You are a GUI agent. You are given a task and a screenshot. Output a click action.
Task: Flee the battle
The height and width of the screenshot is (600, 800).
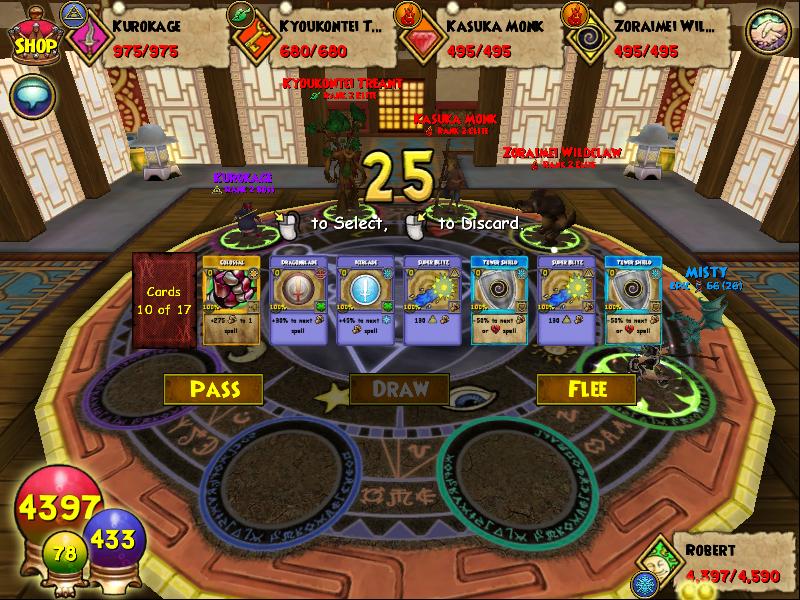(586, 389)
